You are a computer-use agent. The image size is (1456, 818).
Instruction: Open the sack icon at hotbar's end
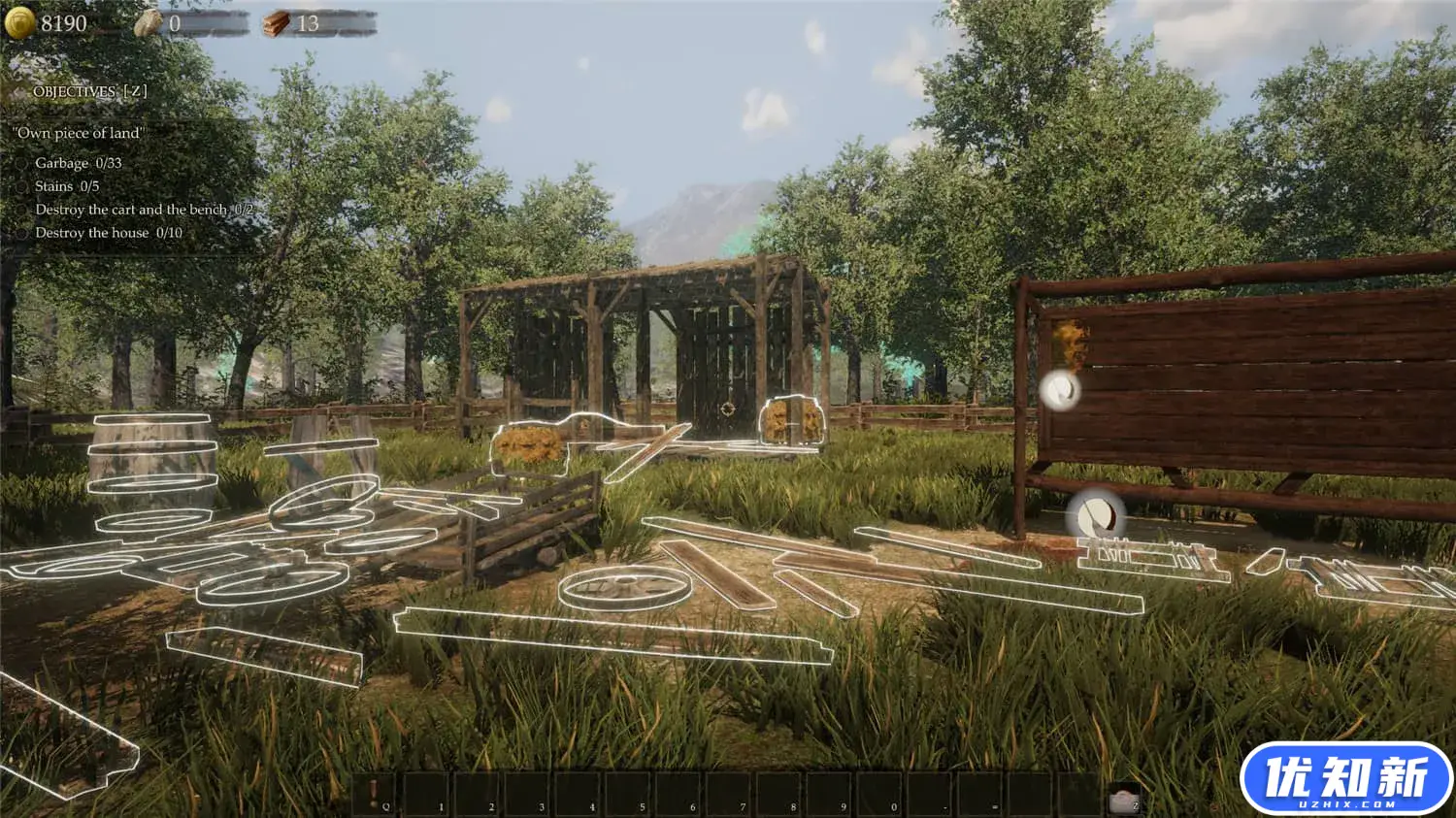pos(1123,797)
